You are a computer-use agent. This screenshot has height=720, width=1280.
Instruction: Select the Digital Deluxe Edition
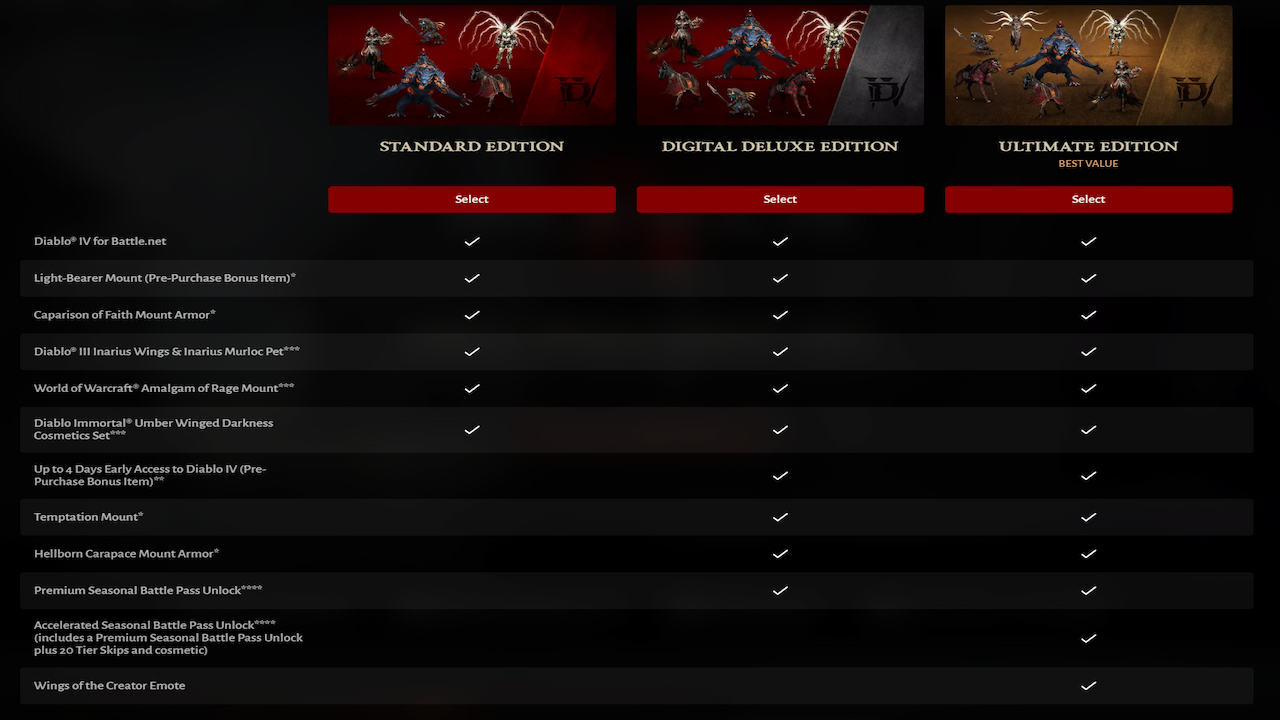[x=780, y=199]
